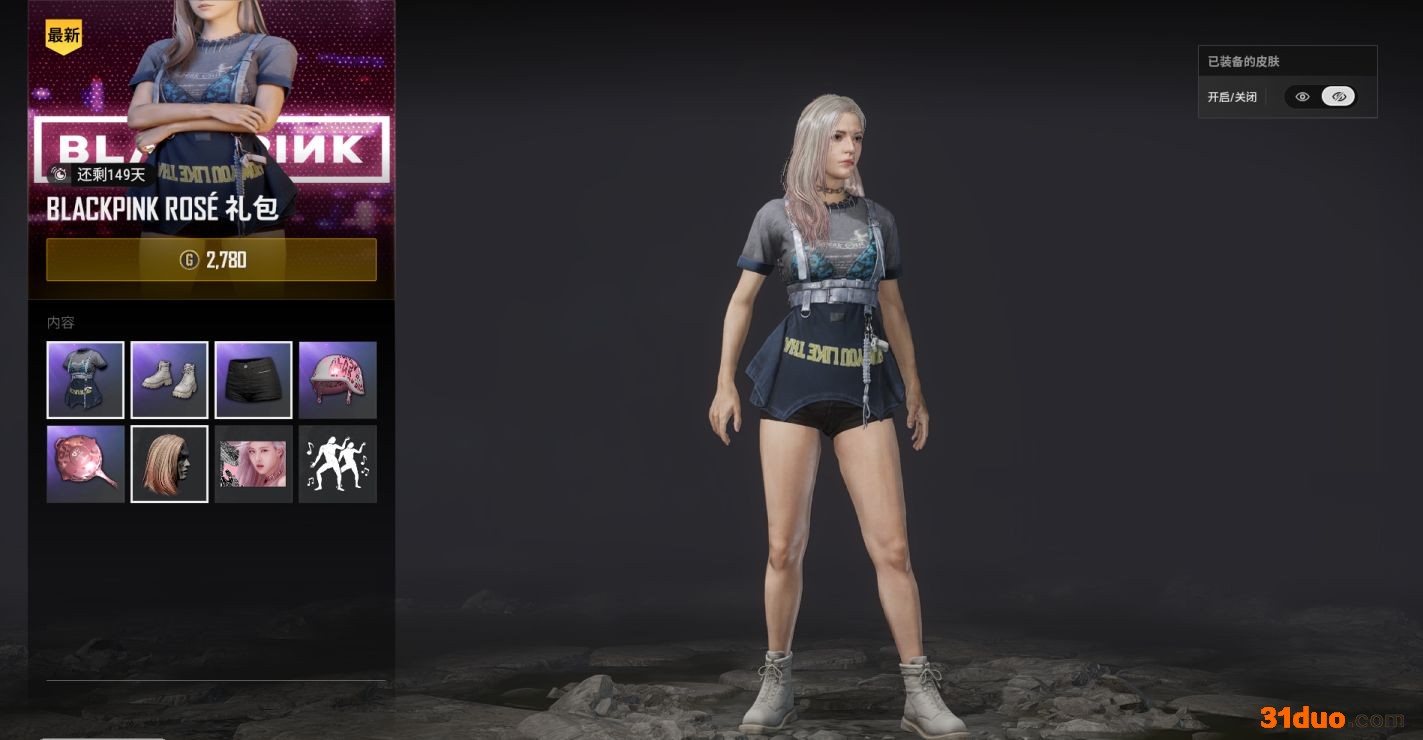Choose the black shorts item
The width and height of the screenshot is (1423, 740).
254,380
